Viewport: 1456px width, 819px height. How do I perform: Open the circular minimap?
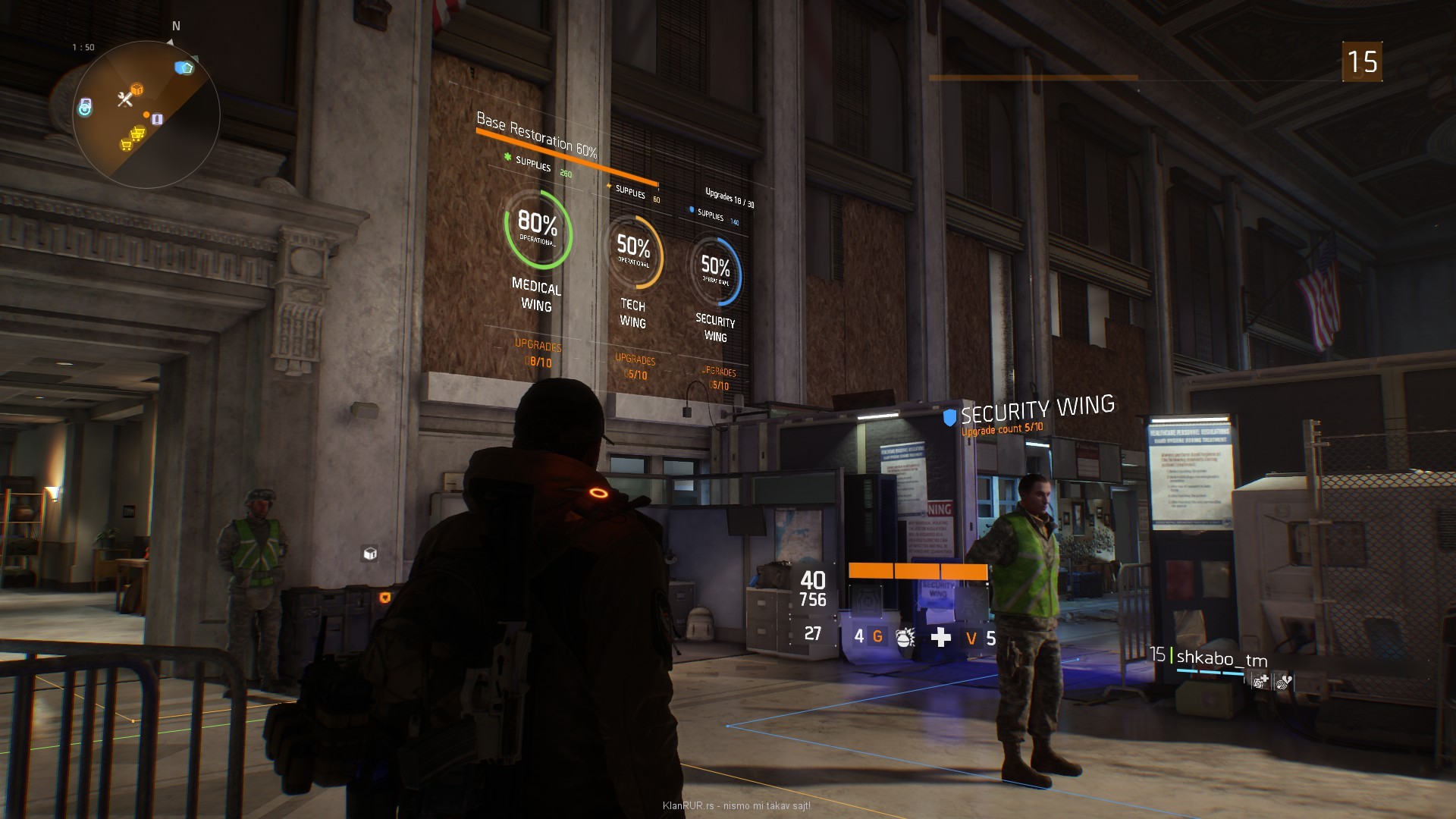146,115
